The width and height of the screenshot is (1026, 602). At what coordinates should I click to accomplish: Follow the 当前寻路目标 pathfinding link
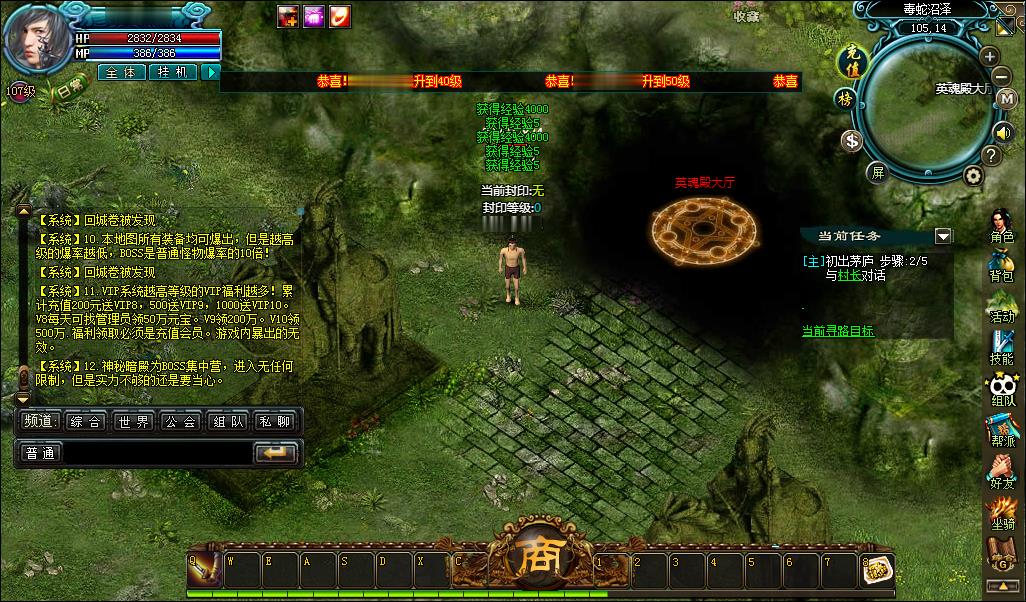(838, 331)
